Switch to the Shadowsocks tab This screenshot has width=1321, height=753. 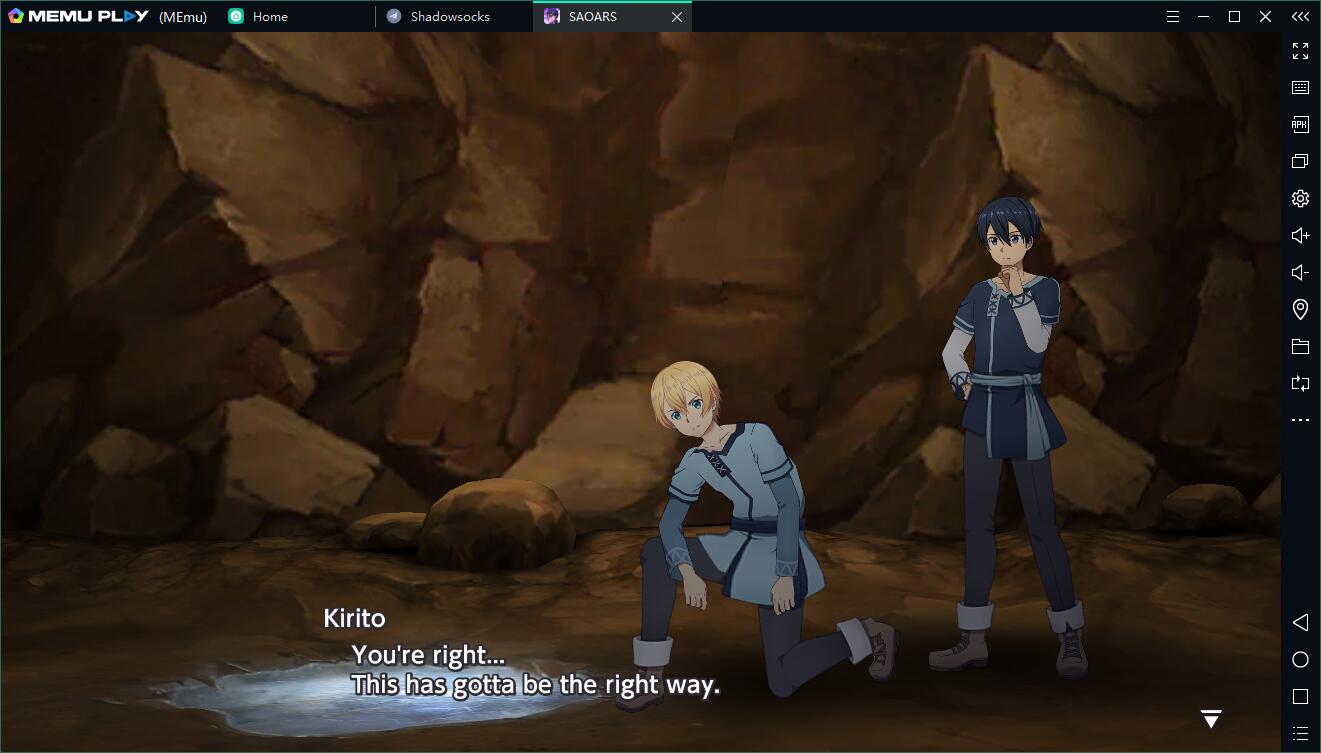click(x=450, y=17)
